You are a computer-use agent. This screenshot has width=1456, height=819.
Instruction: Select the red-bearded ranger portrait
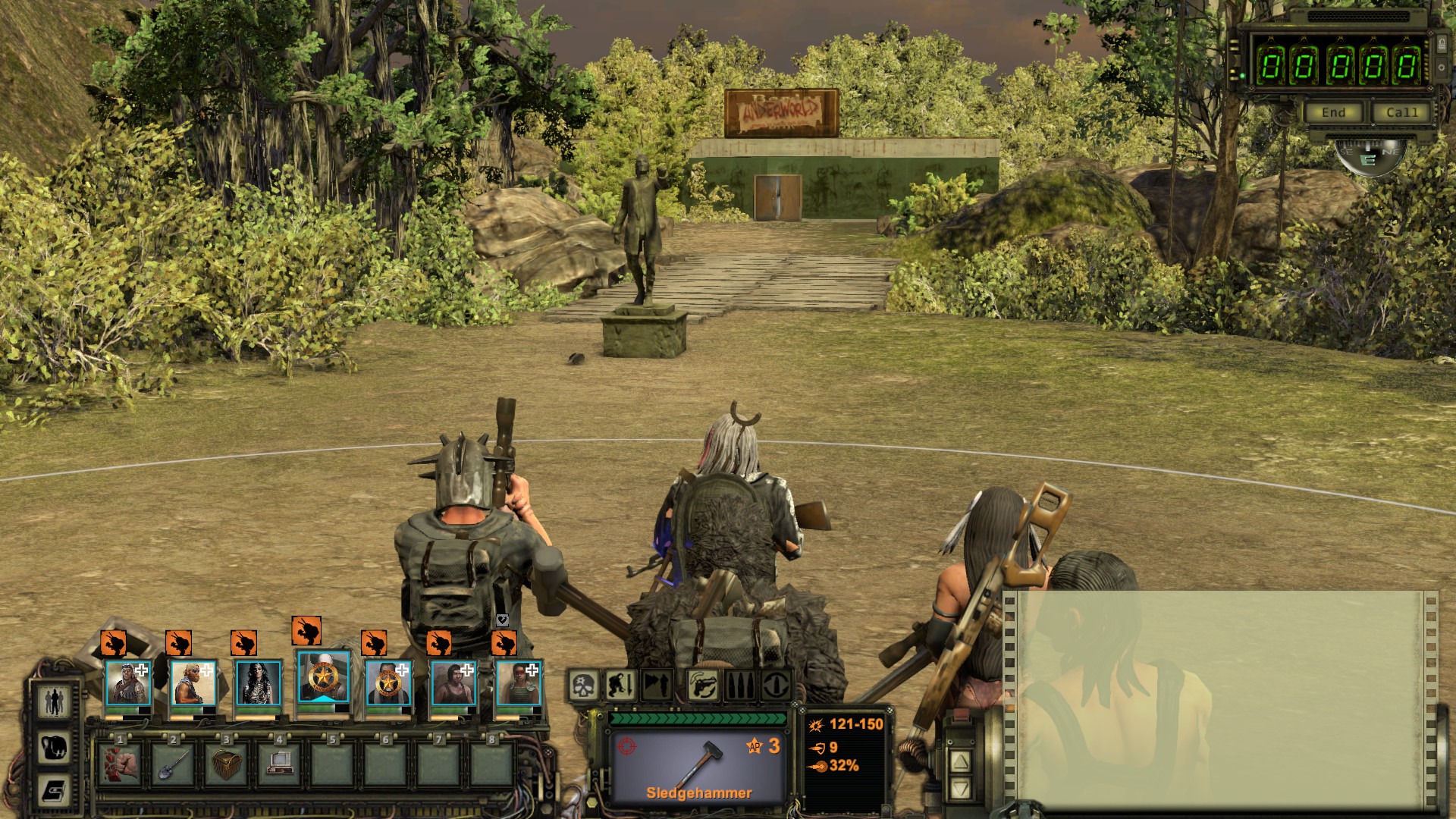193,682
